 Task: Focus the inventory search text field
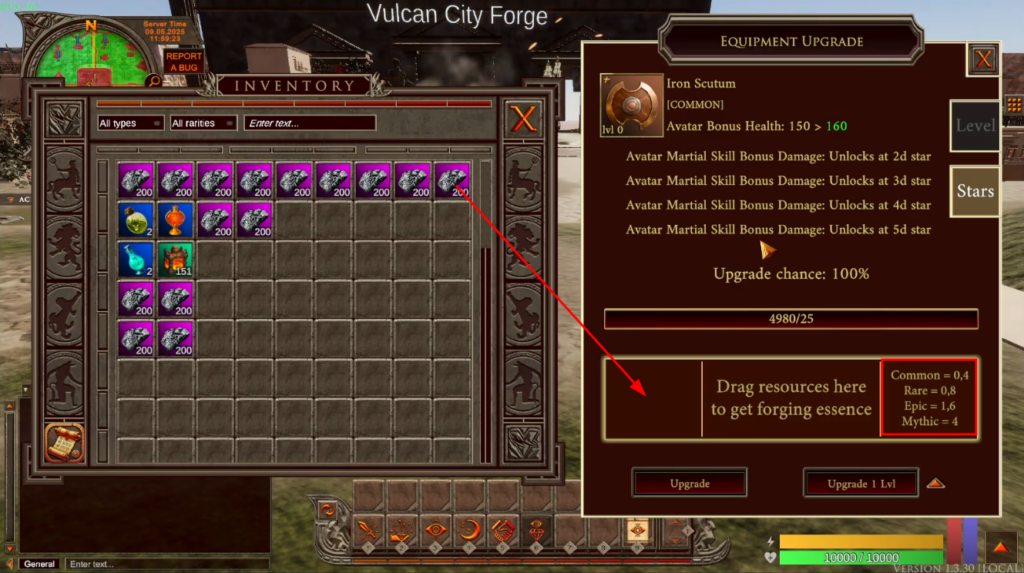pos(310,123)
